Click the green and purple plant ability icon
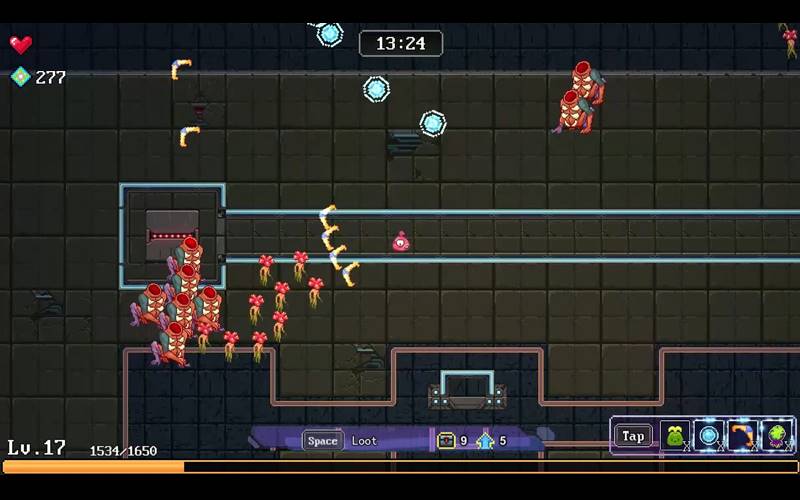The image size is (800, 500). [777, 436]
